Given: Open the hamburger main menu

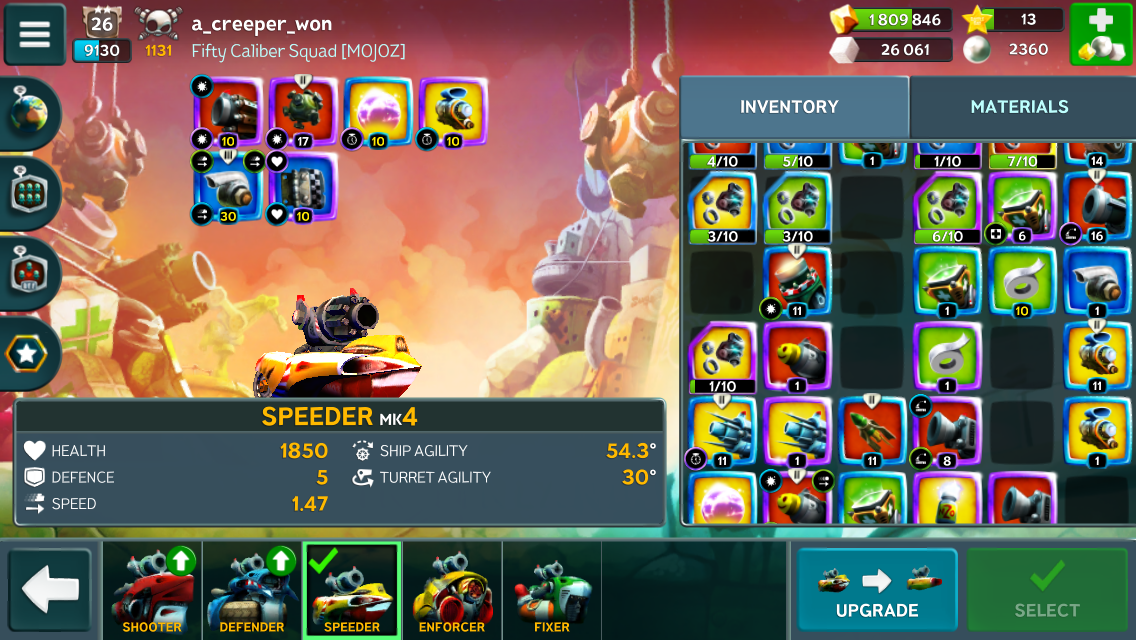Looking at the screenshot, I should pos(35,34).
